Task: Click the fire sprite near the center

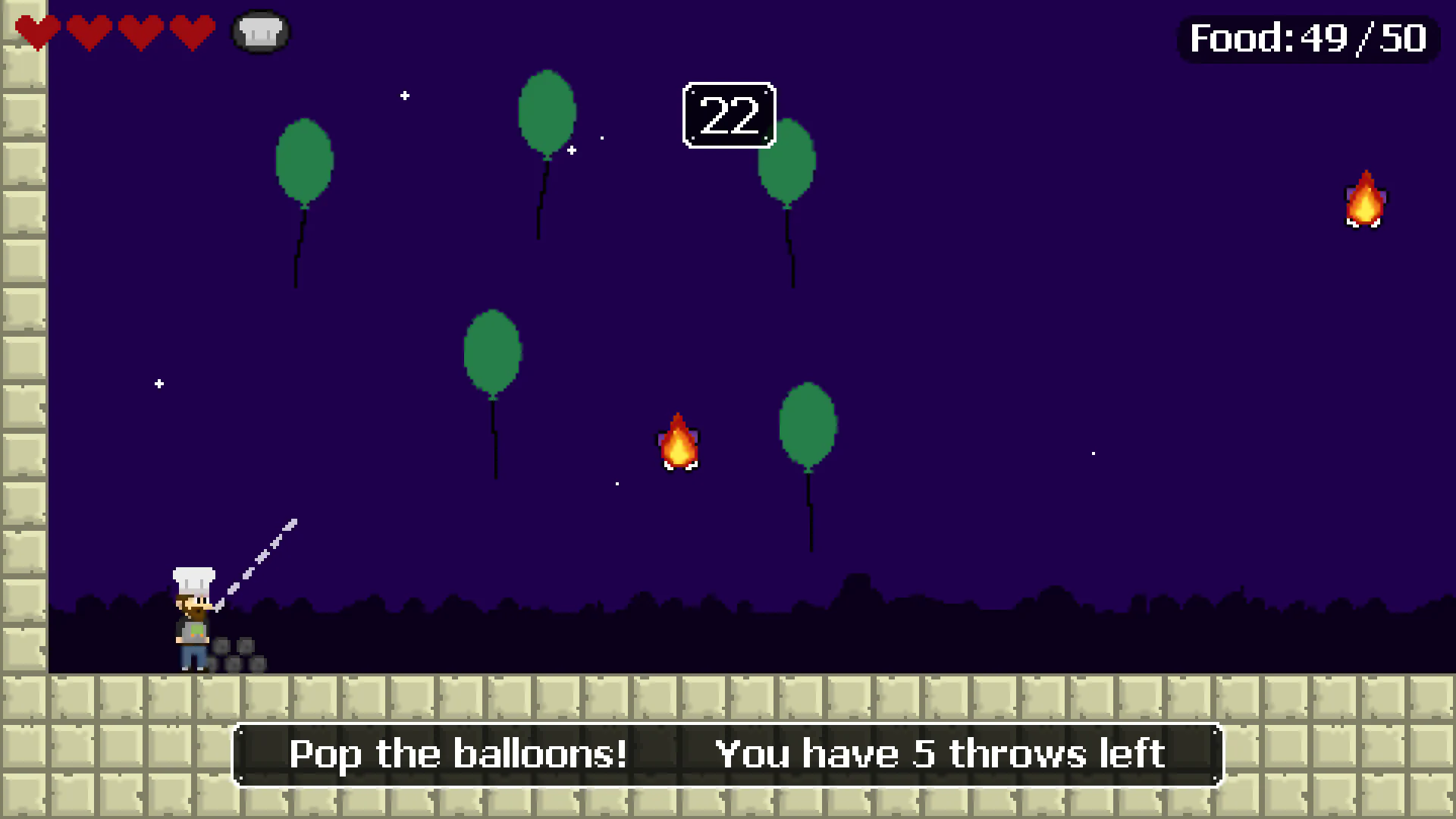Action: (679, 444)
